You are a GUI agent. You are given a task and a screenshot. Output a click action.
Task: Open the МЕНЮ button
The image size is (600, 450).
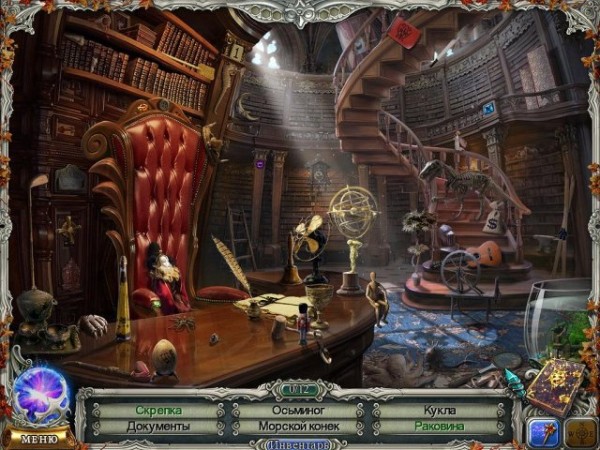coord(38,438)
